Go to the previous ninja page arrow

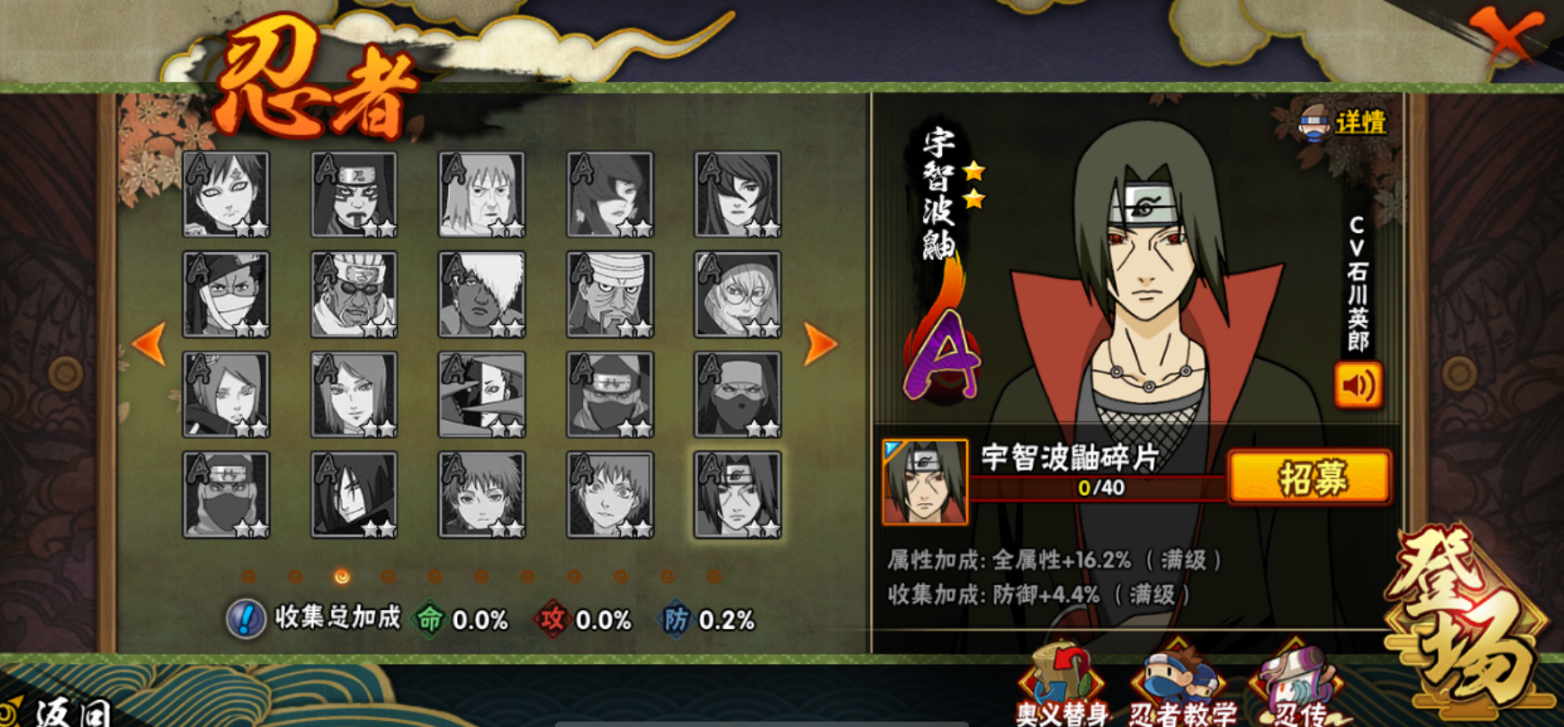coord(149,344)
